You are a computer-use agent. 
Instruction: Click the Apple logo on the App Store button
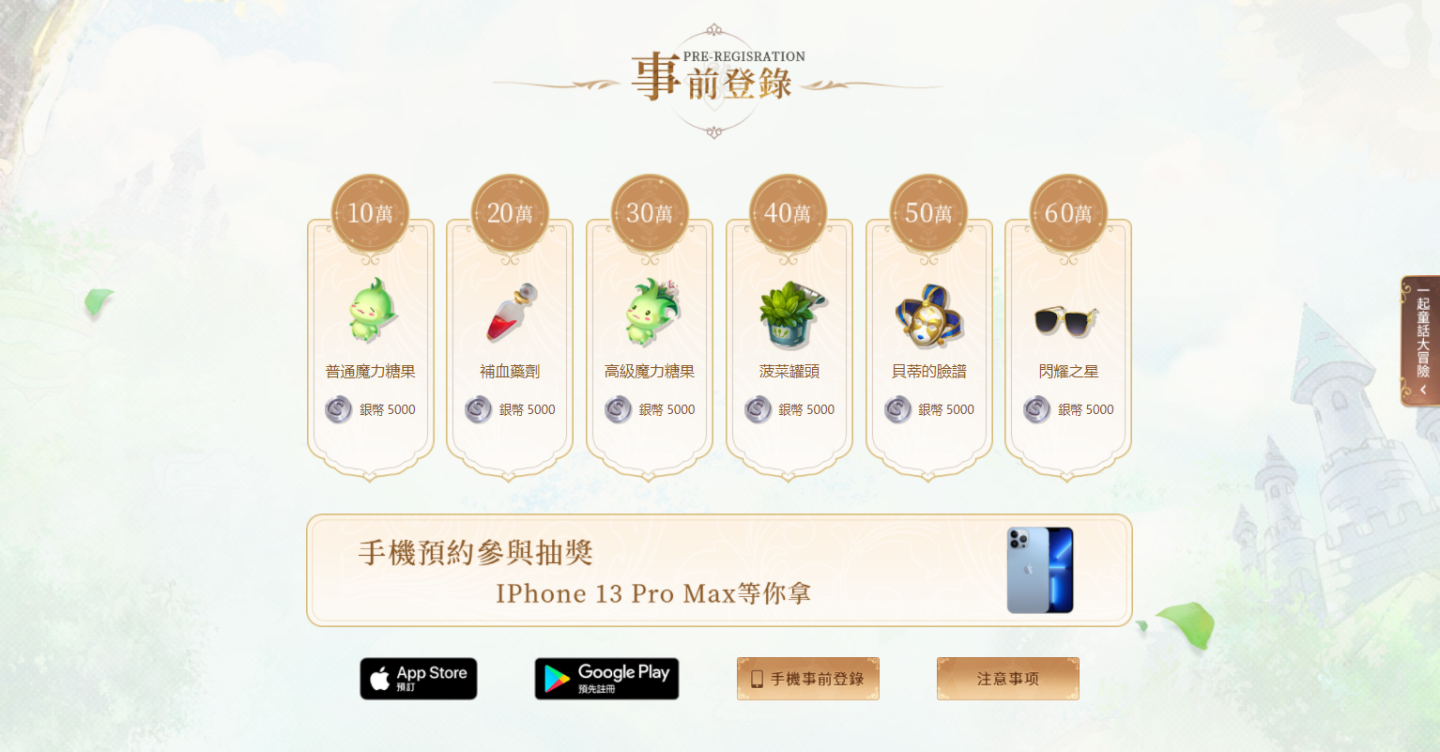pyautogui.click(x=378, y=678)
